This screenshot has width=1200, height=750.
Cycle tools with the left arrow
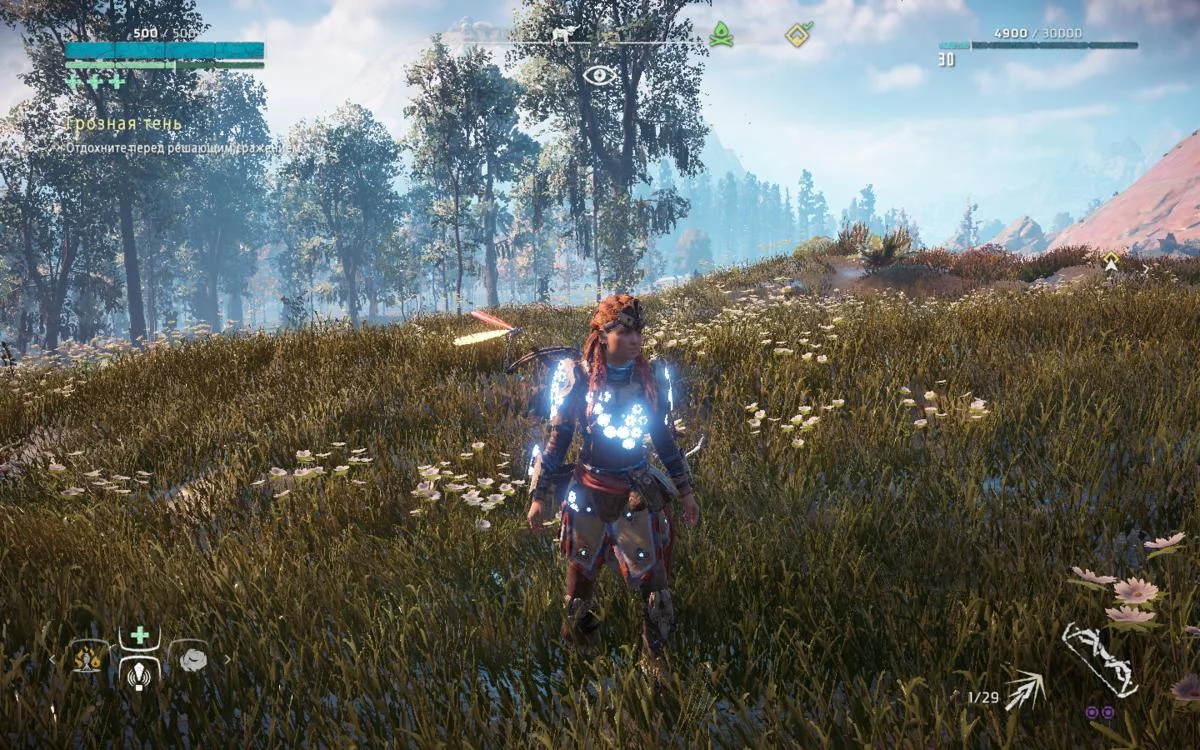pyautogui.click(x=54, y=660)
